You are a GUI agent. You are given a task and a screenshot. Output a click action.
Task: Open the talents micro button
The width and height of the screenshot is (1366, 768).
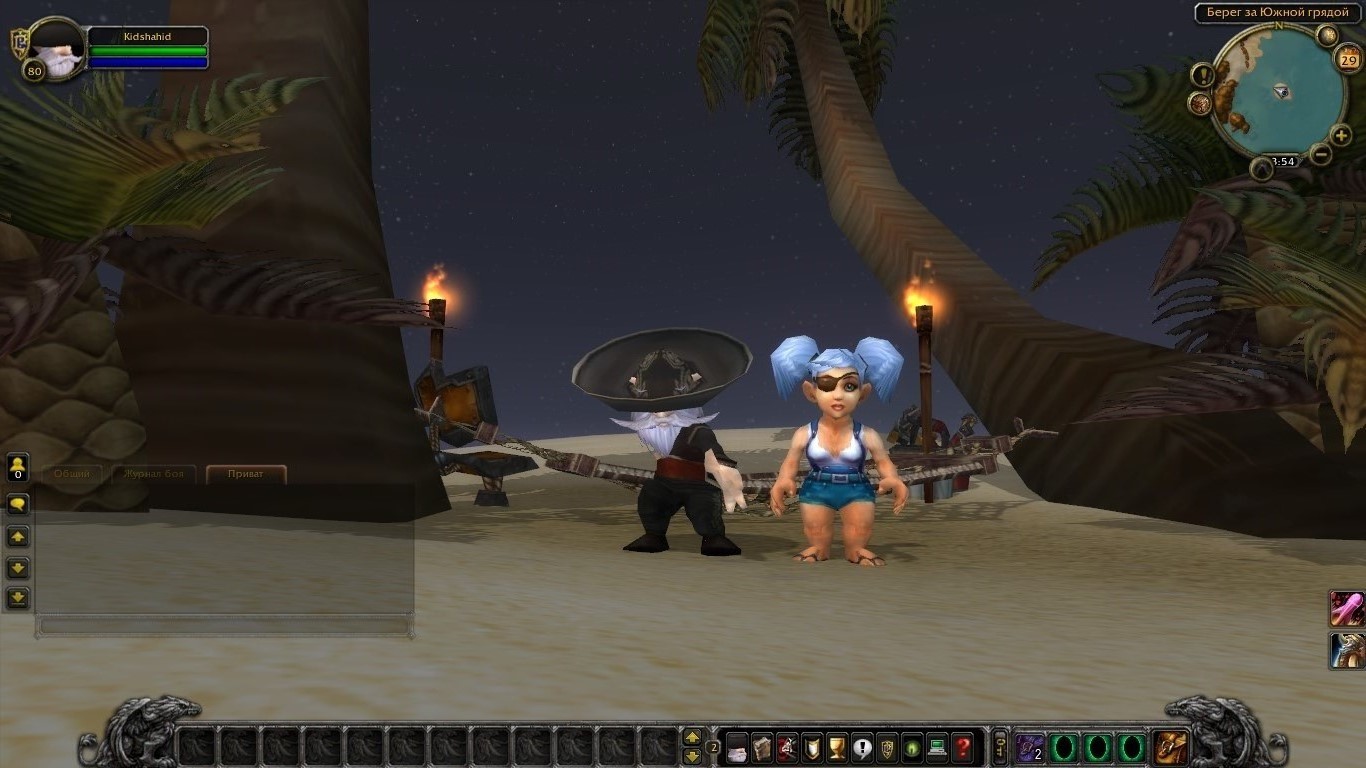tap(787, 747)
